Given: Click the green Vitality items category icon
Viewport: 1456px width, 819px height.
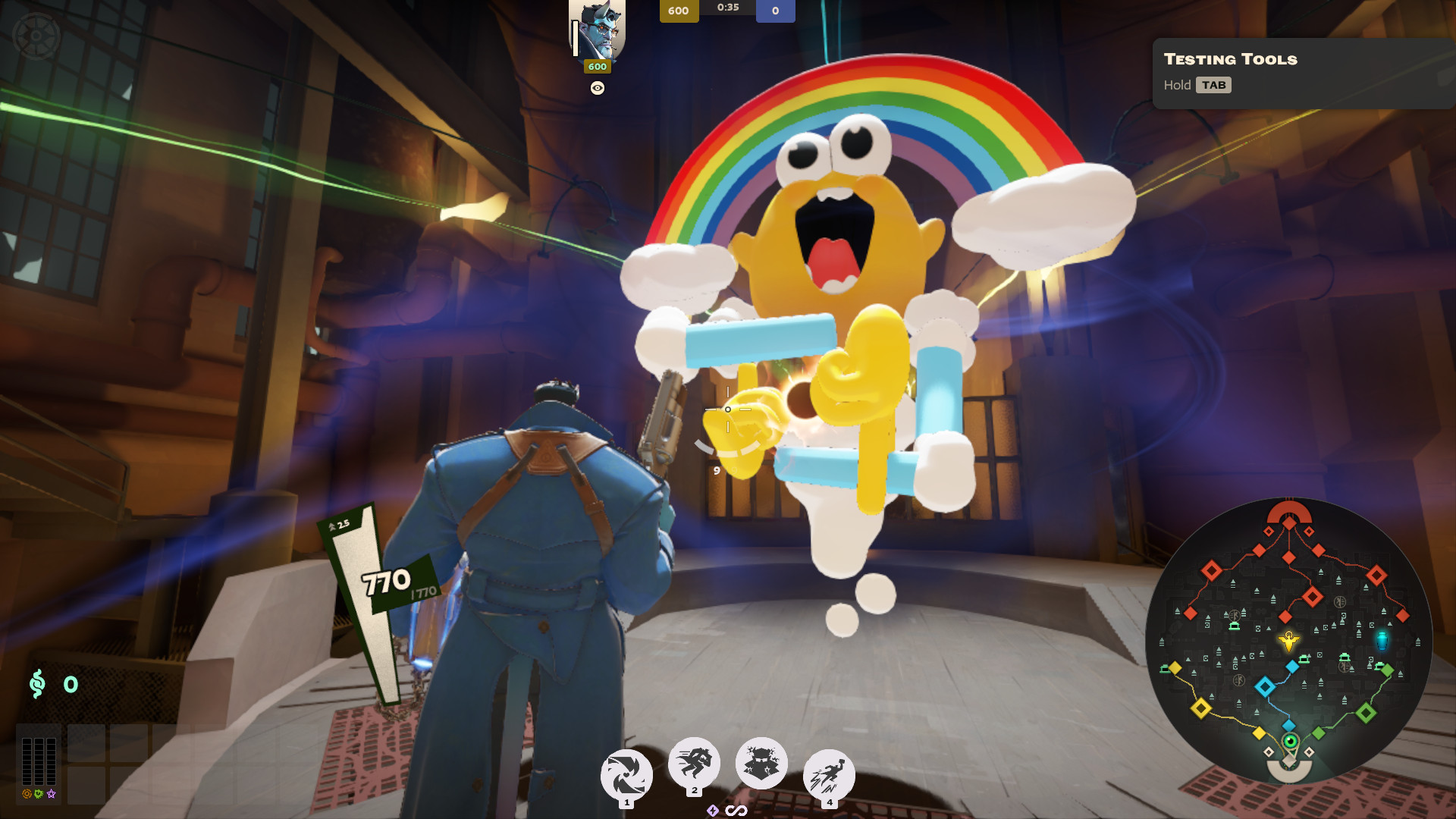Looking at the screenshot, I should pyautogui.click(x=38, y=793).
